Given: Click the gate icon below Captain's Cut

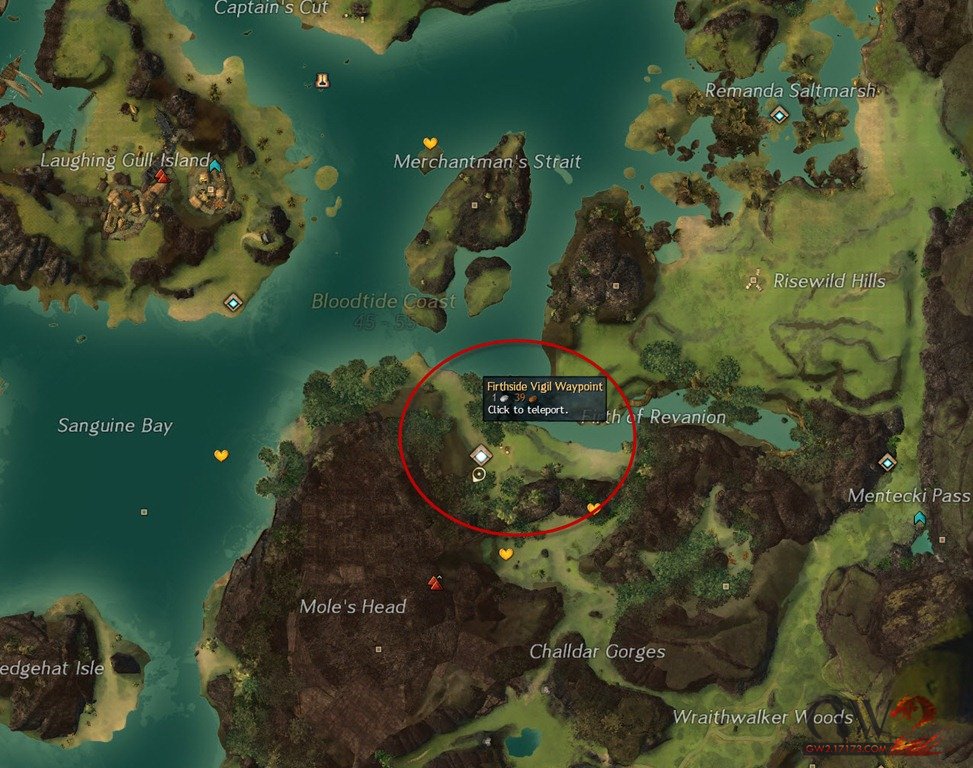Looking at the screenshot, I should tap(322, 78).
